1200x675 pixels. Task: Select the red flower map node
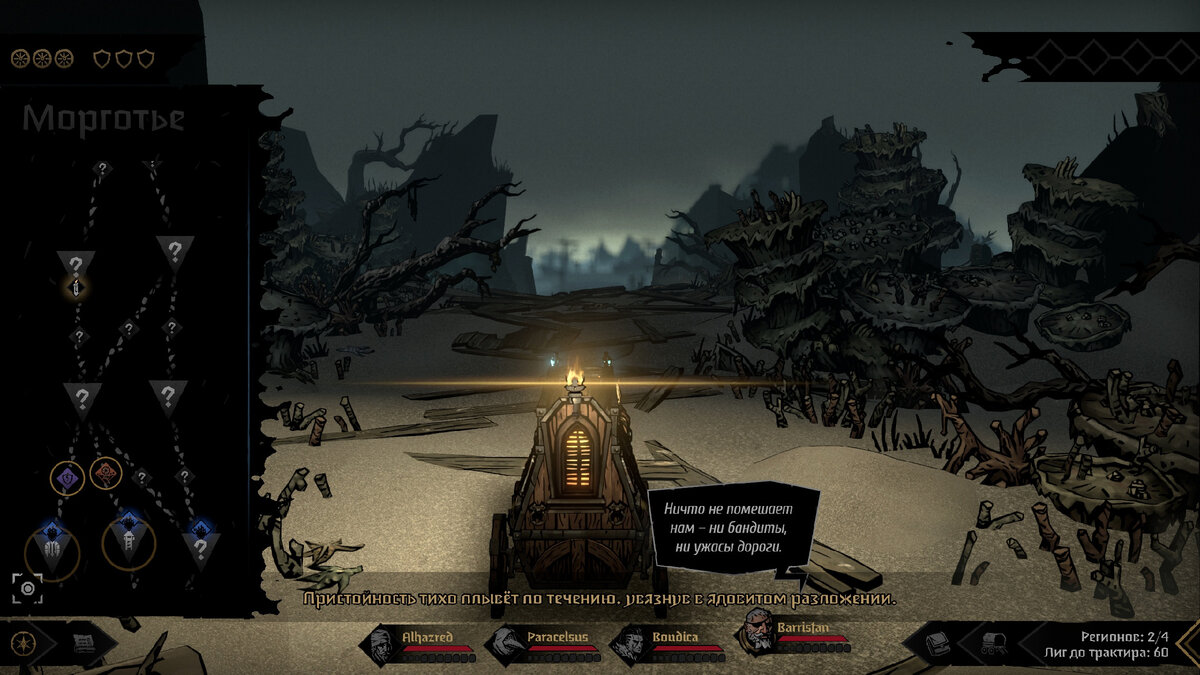(106, 473)
